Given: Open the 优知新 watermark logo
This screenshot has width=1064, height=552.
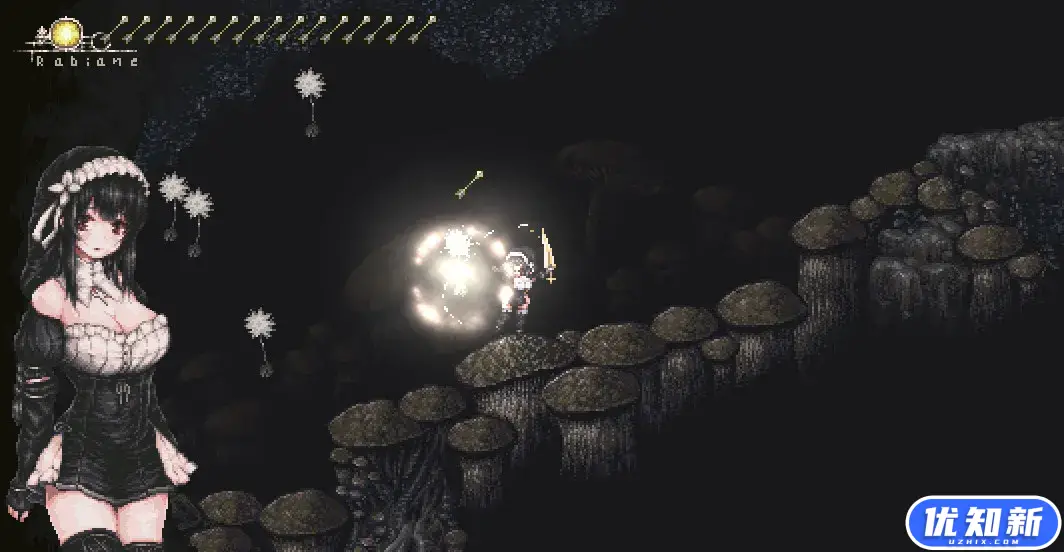Looking at the screenshot, I should coord(983,523).
